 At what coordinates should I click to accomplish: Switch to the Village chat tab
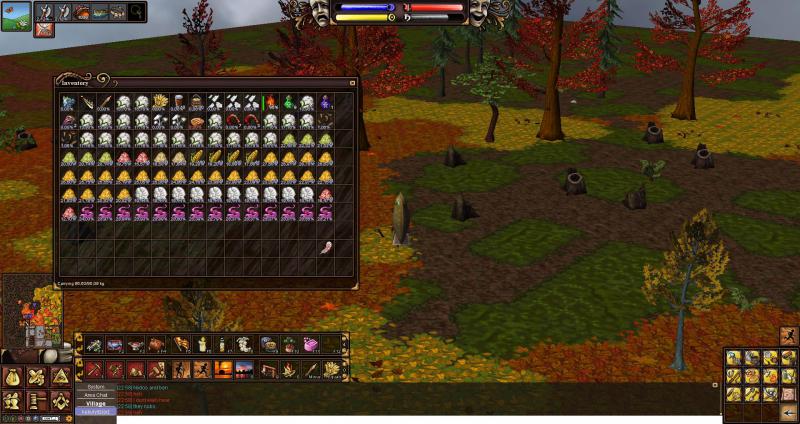96,403
